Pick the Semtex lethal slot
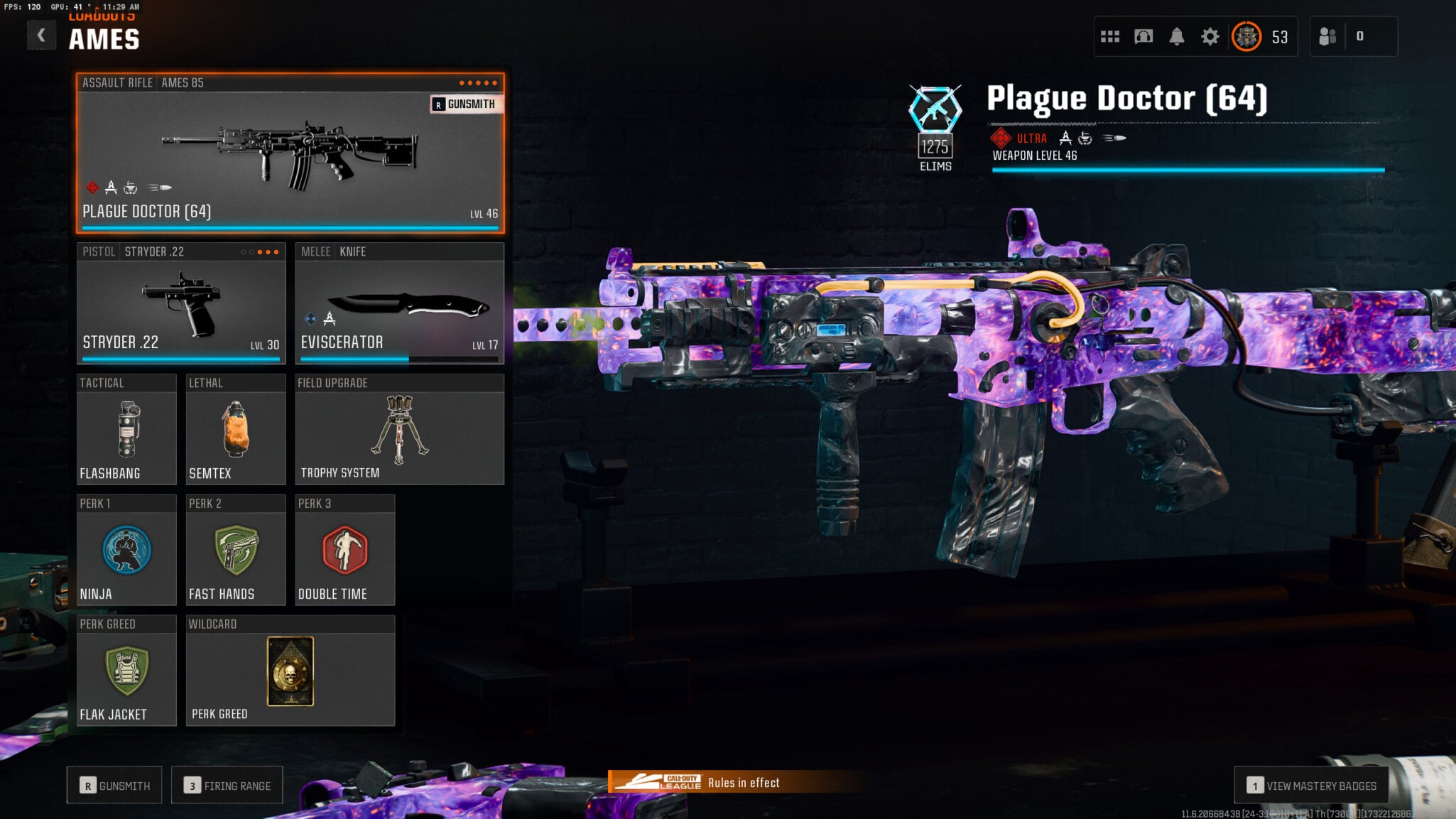The image size is (1456, 819). 235,430
